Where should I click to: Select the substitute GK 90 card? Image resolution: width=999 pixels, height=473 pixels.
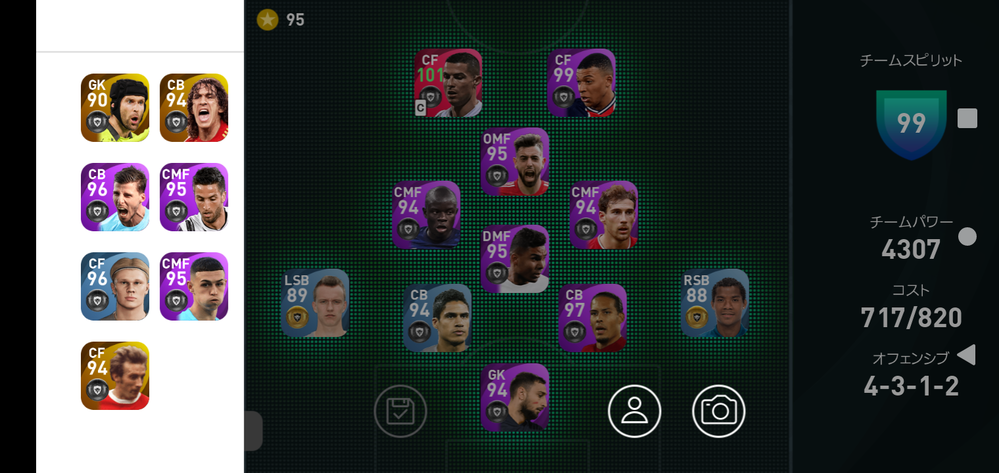(115, 108)
